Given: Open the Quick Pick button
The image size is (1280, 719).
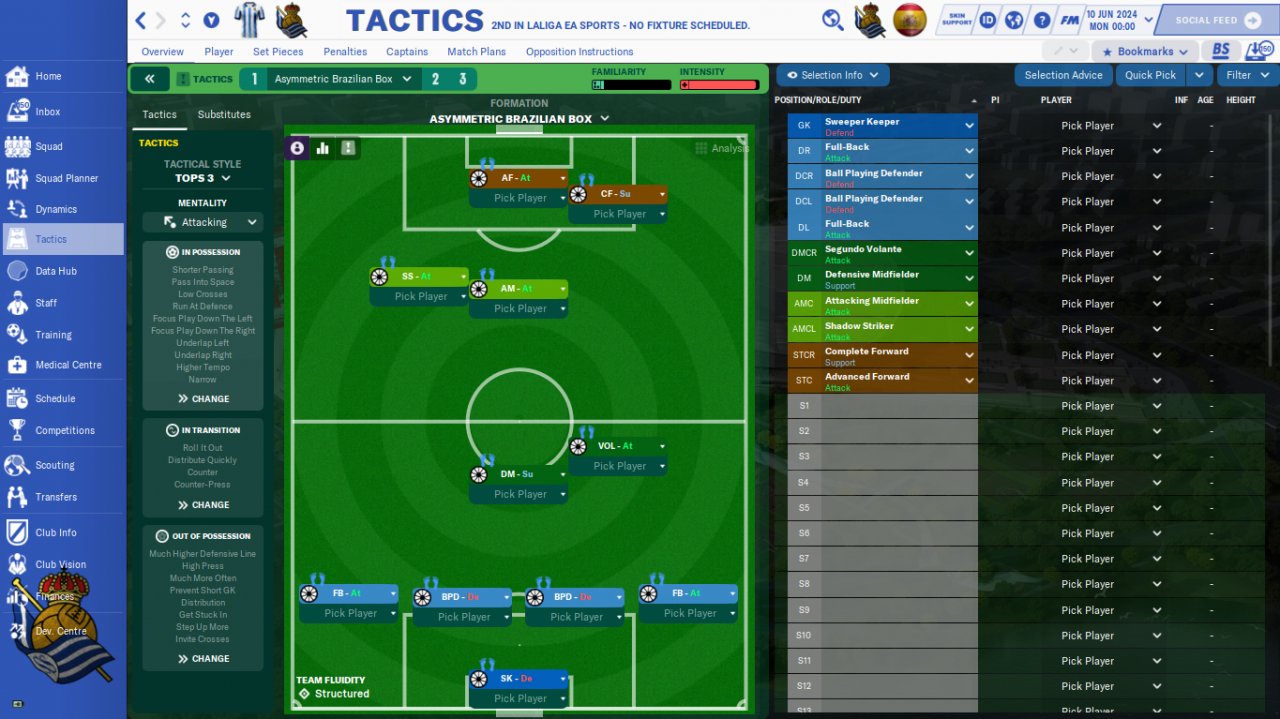Looking at the screenshot, I should point(1150,75).
